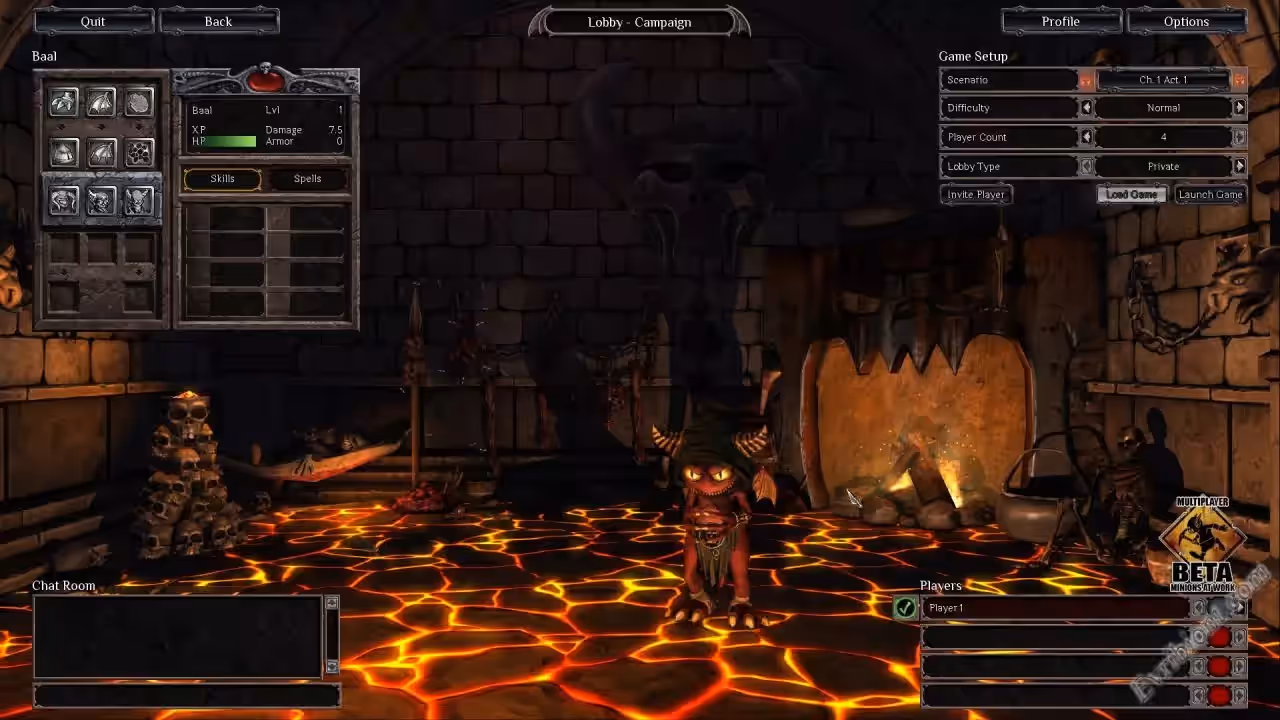Image resolution: width=1280 pixels, height=720 pixels.
Task: Increase difficulty with the right arrow
Action: pos(1240,108)
